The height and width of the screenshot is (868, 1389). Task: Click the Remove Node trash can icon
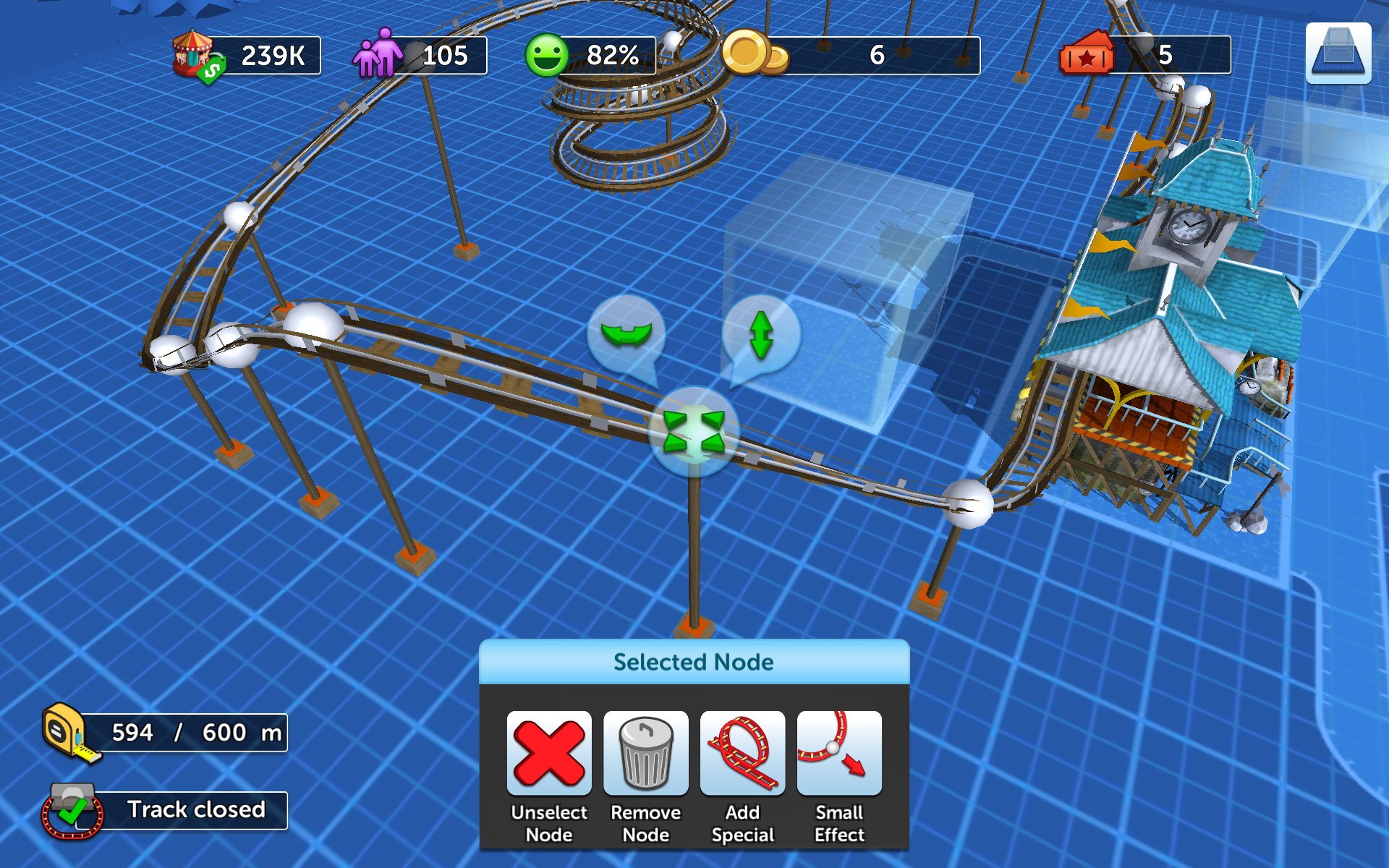(x=646, y=752)
